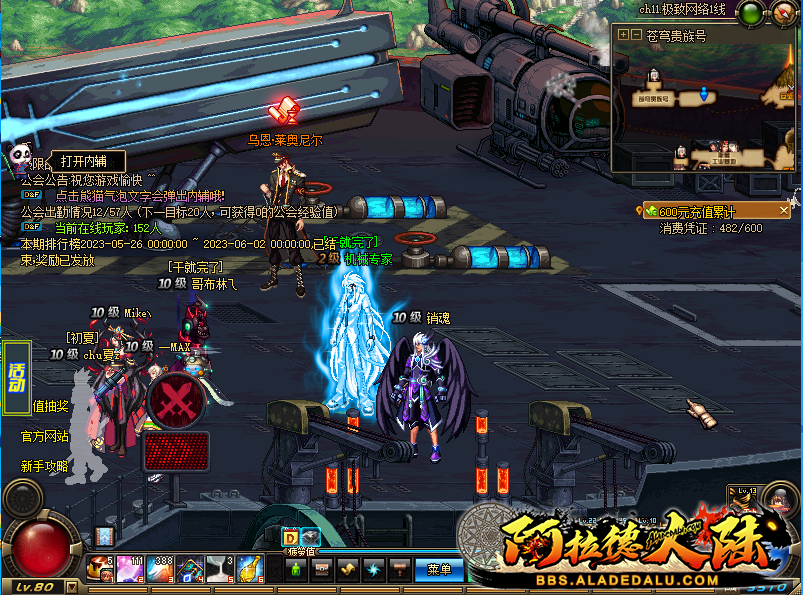Click the panda helper icon
This screenshot has height=595, width=803.
coord(20,155)
